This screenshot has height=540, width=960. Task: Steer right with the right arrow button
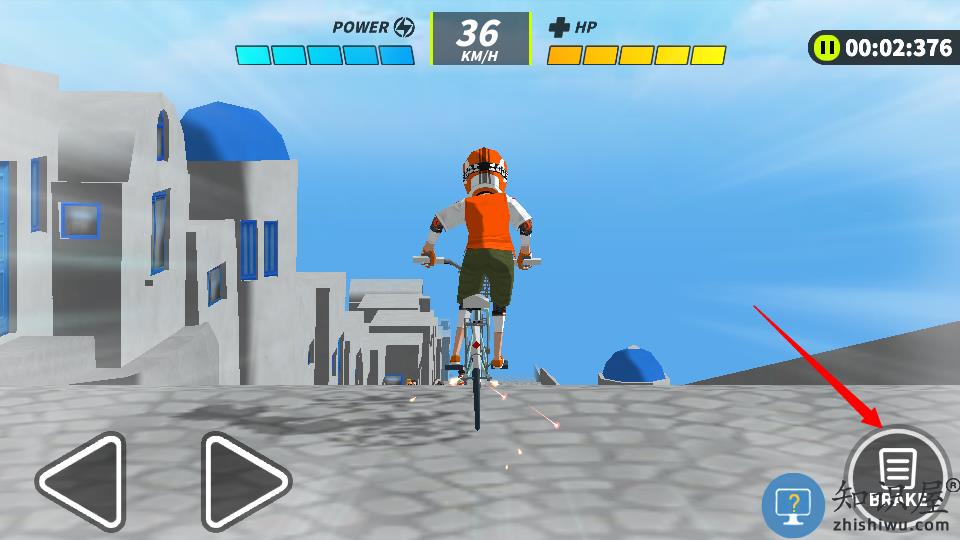tap(244, 482)
